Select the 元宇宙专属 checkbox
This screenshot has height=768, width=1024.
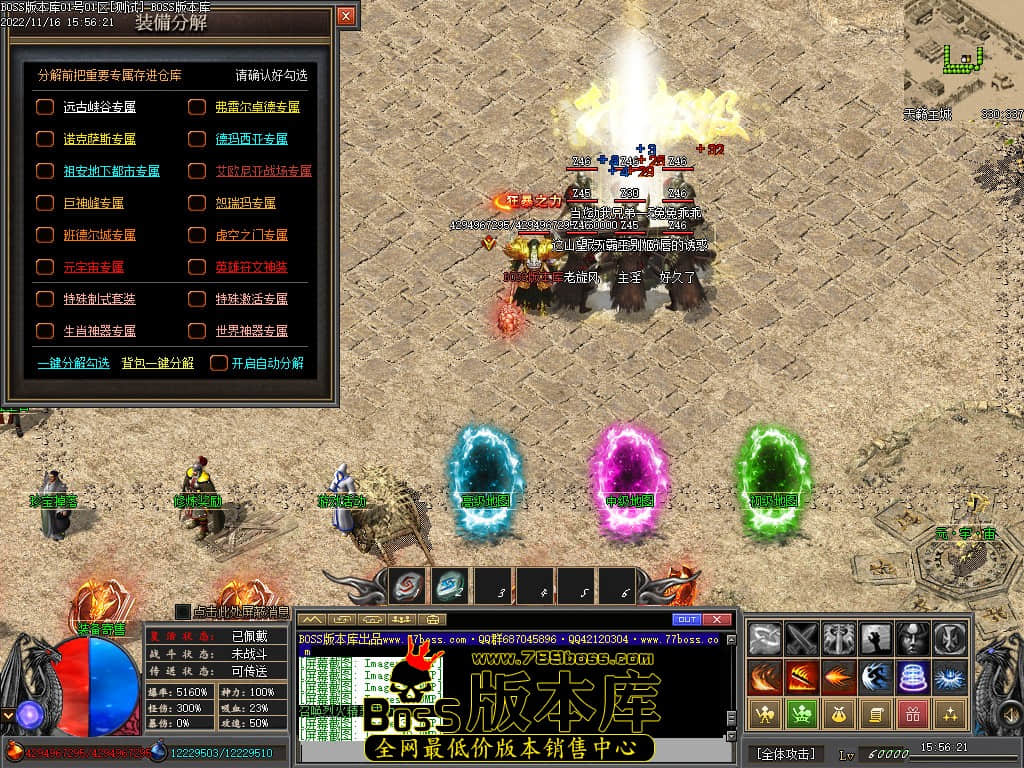coord(45,267)
